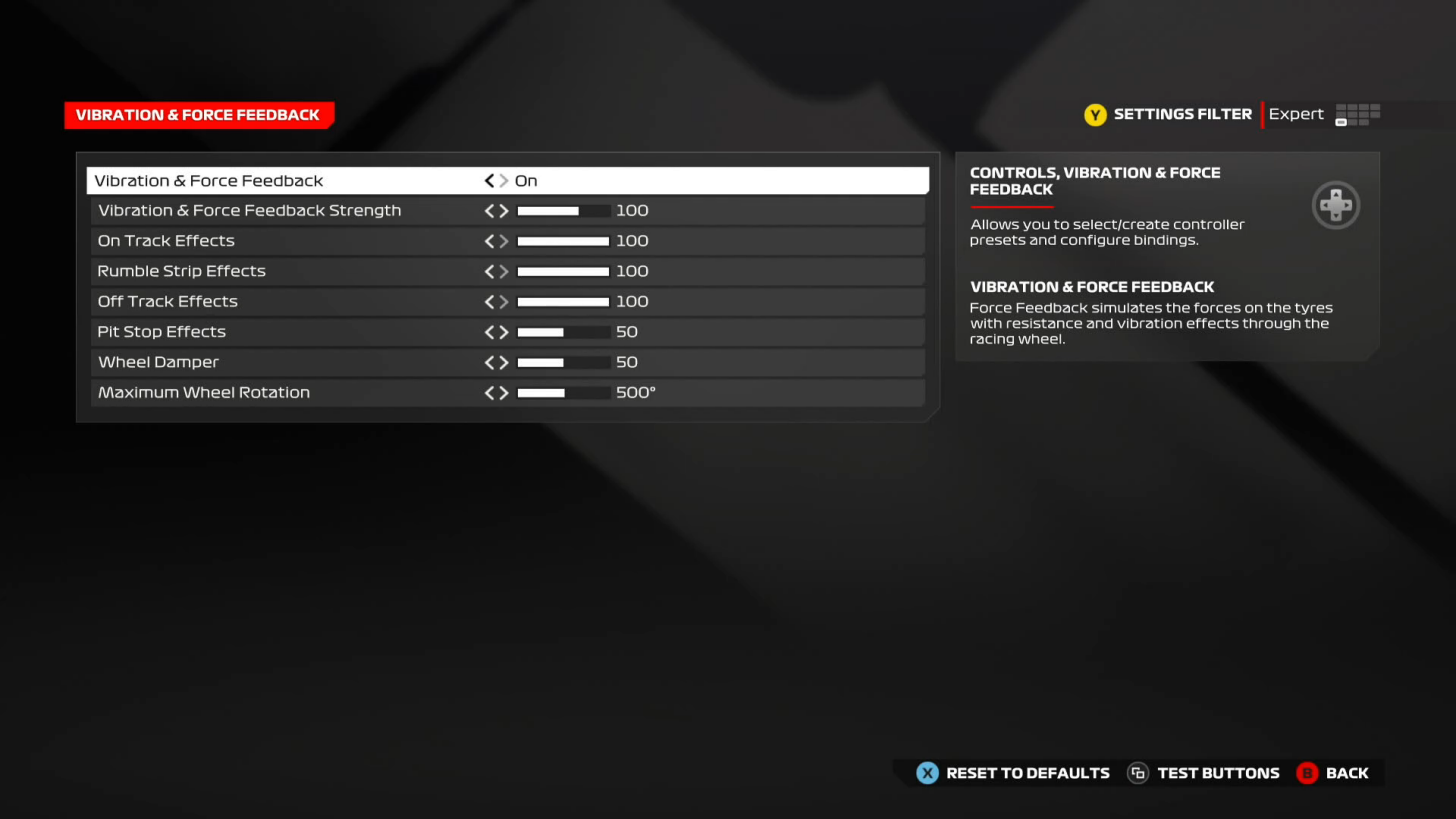This screenshot has height=819, width=1456.
Task: Decrease Maximum Wheel Rotation with left arrow
Action: pyautogui.click(x=489, y=392)
